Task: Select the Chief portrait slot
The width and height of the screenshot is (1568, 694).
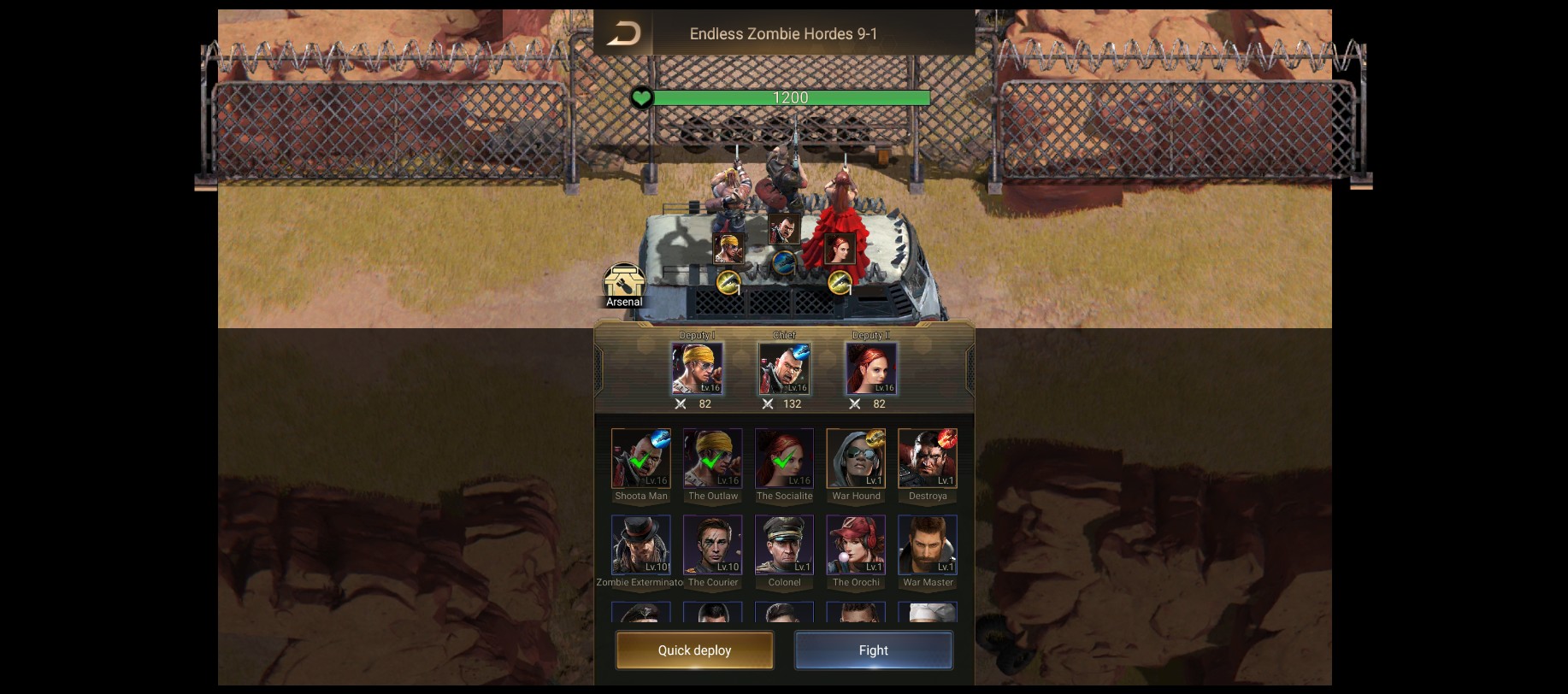Action: coord(784,369)
